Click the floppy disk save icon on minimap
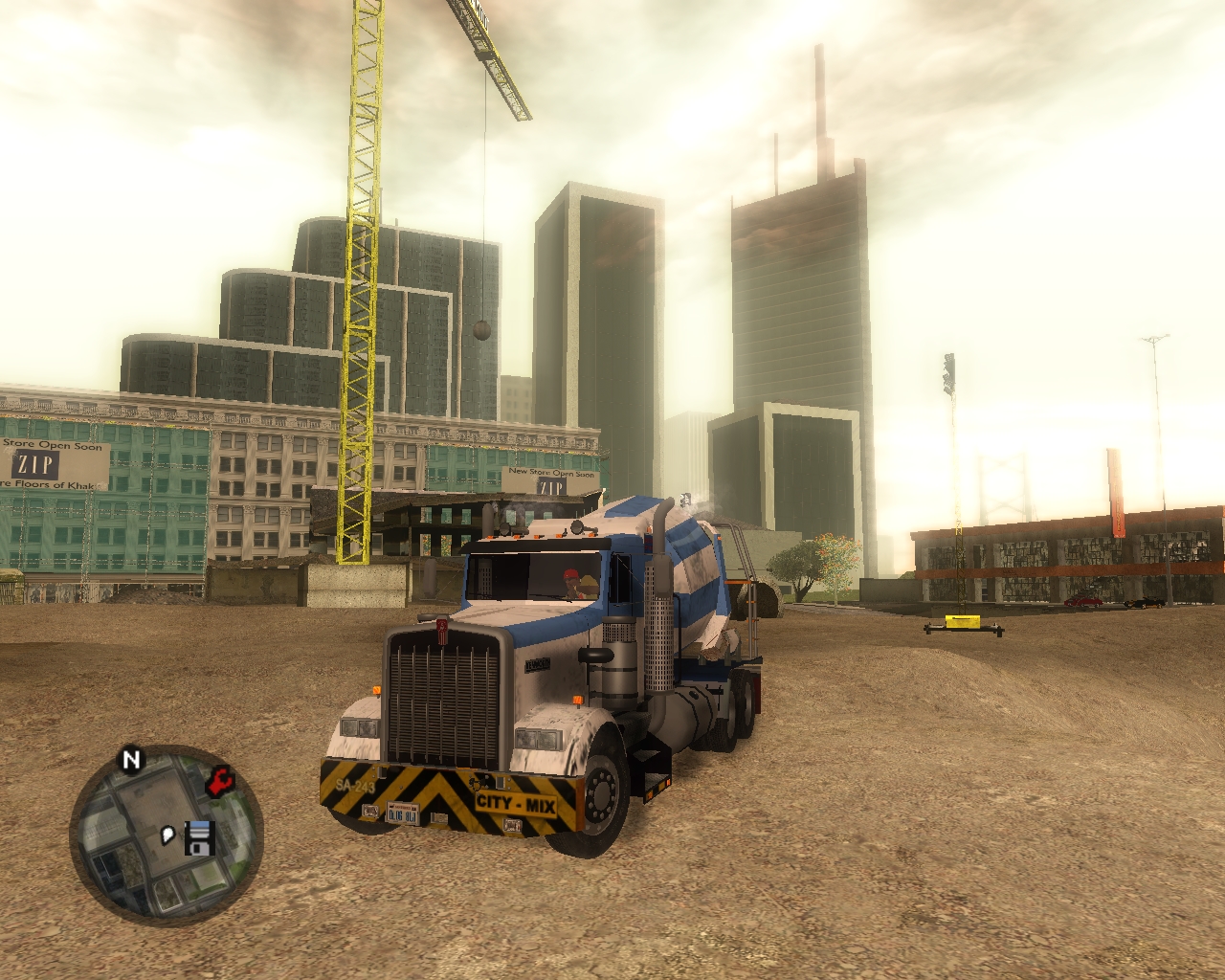 pos(199,838)
